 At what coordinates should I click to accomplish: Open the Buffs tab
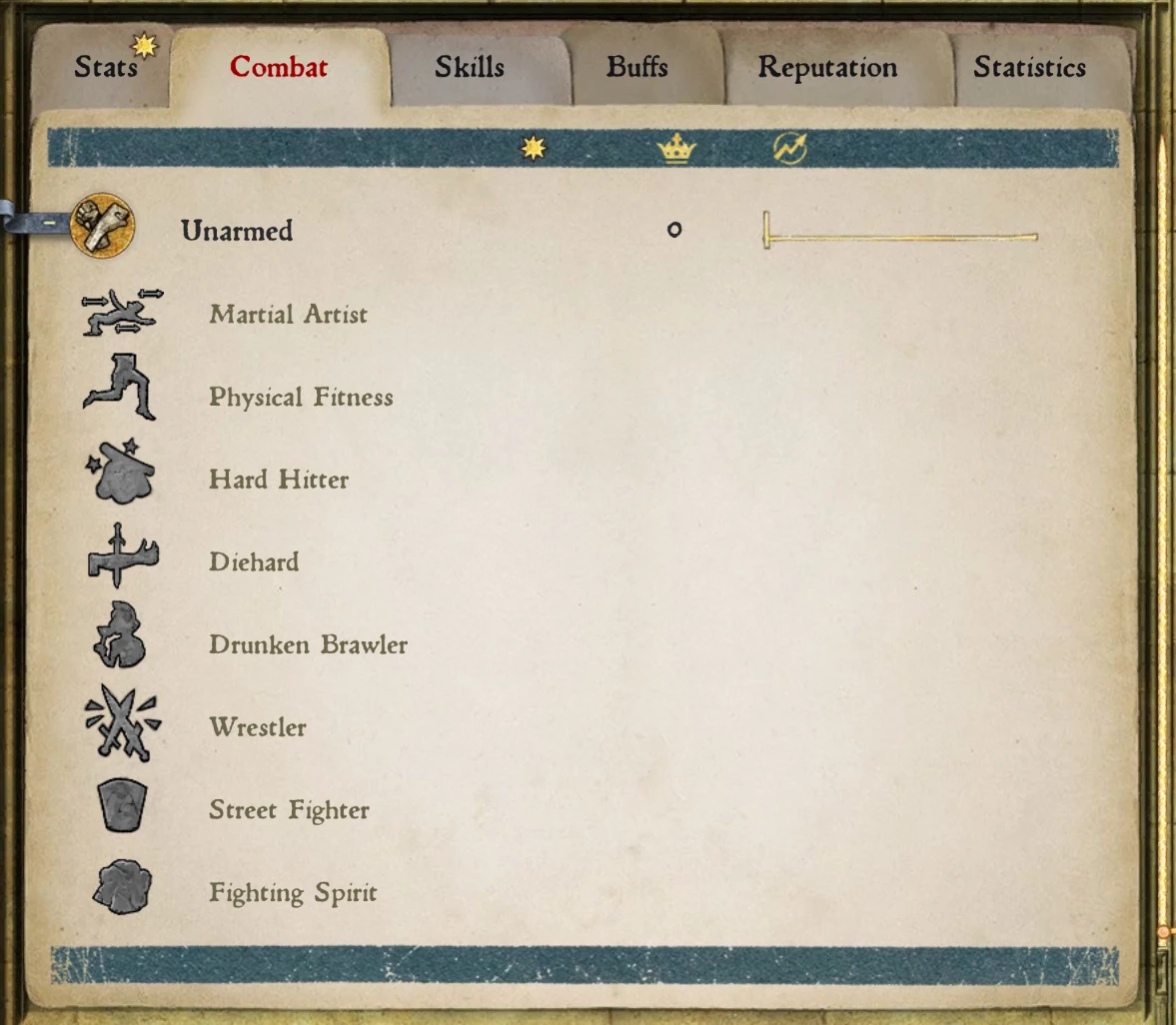[x=636, y=68]
